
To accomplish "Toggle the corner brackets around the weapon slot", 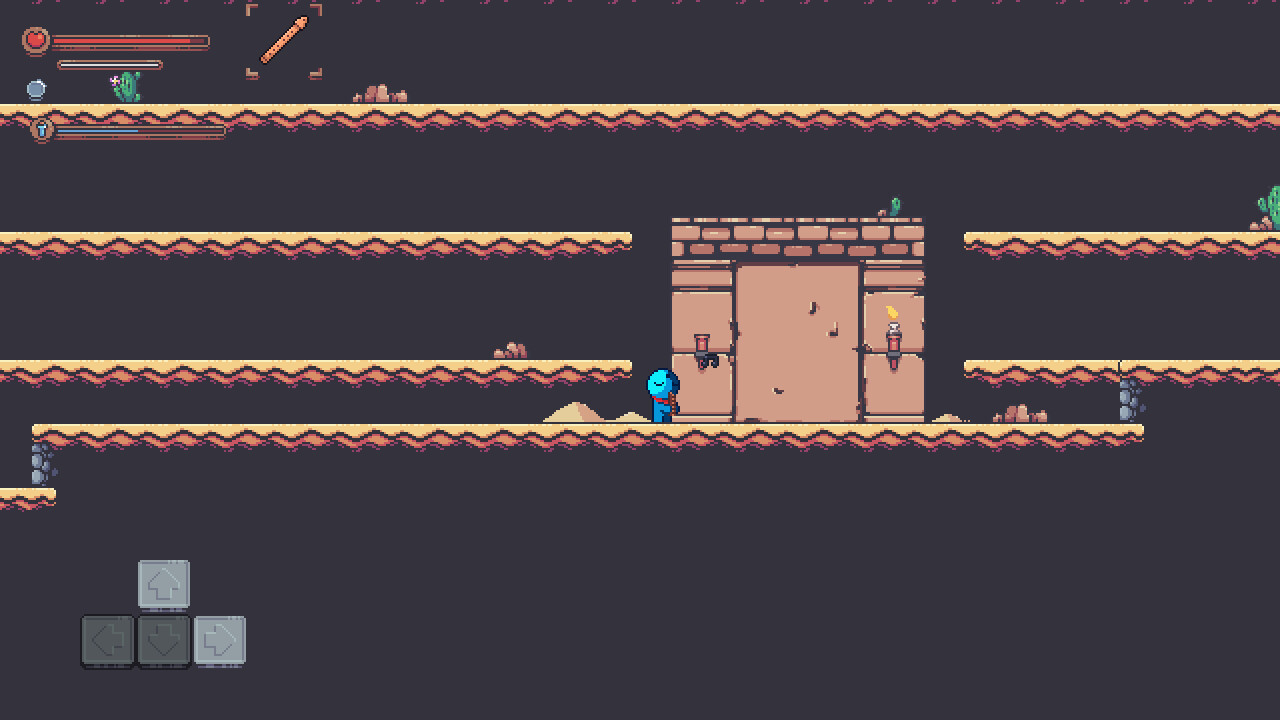I will [x=283, y=42].
